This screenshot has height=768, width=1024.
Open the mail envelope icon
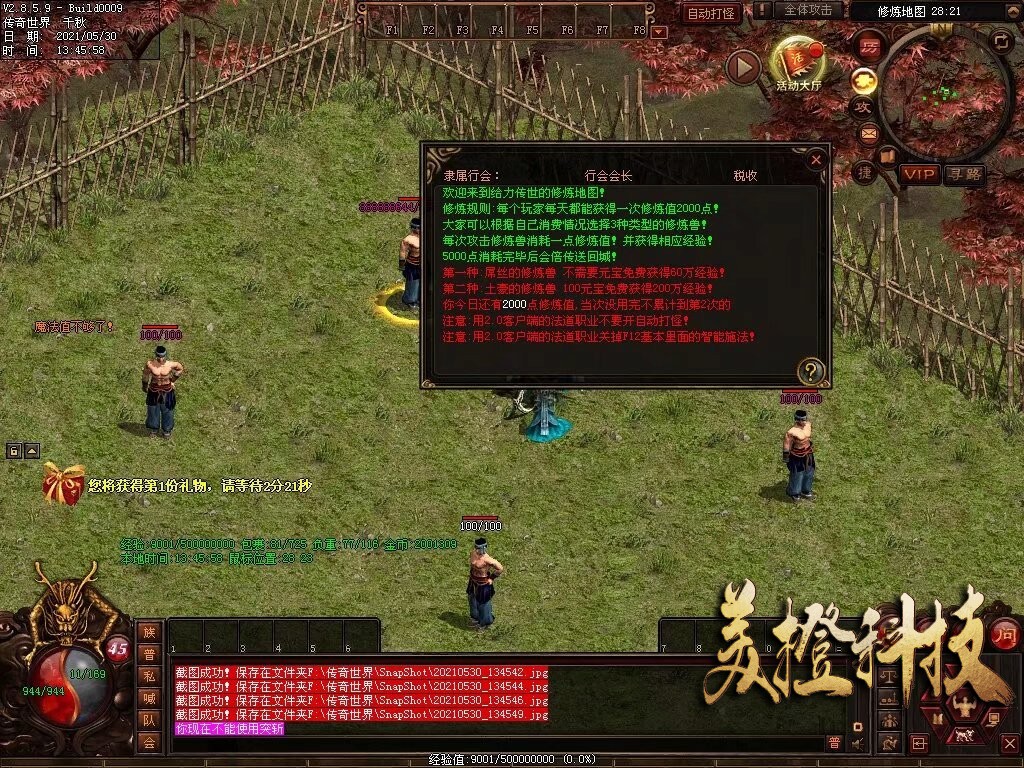click(867, 133)
